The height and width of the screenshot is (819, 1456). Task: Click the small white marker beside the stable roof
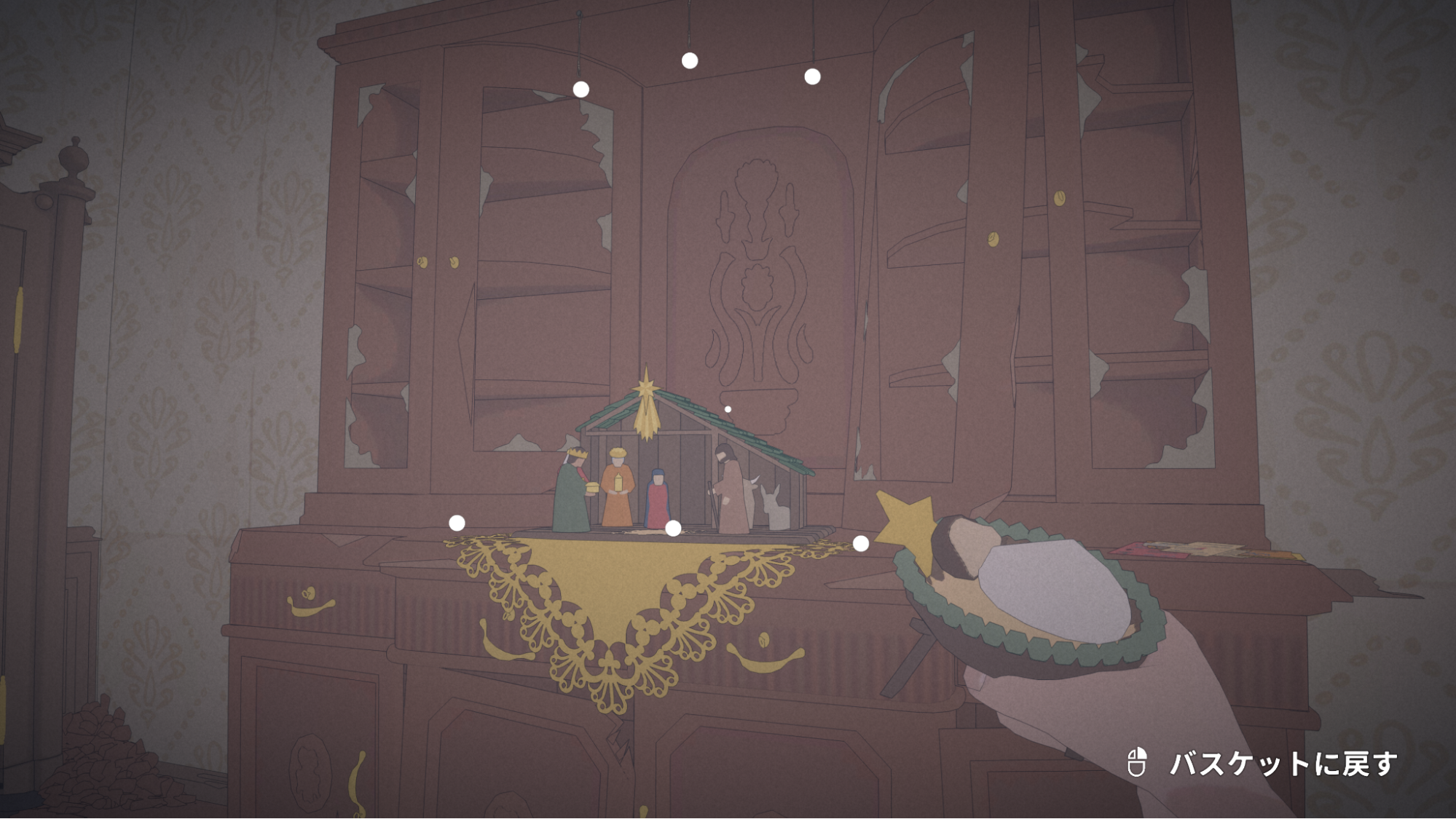(x=727, y=409)
